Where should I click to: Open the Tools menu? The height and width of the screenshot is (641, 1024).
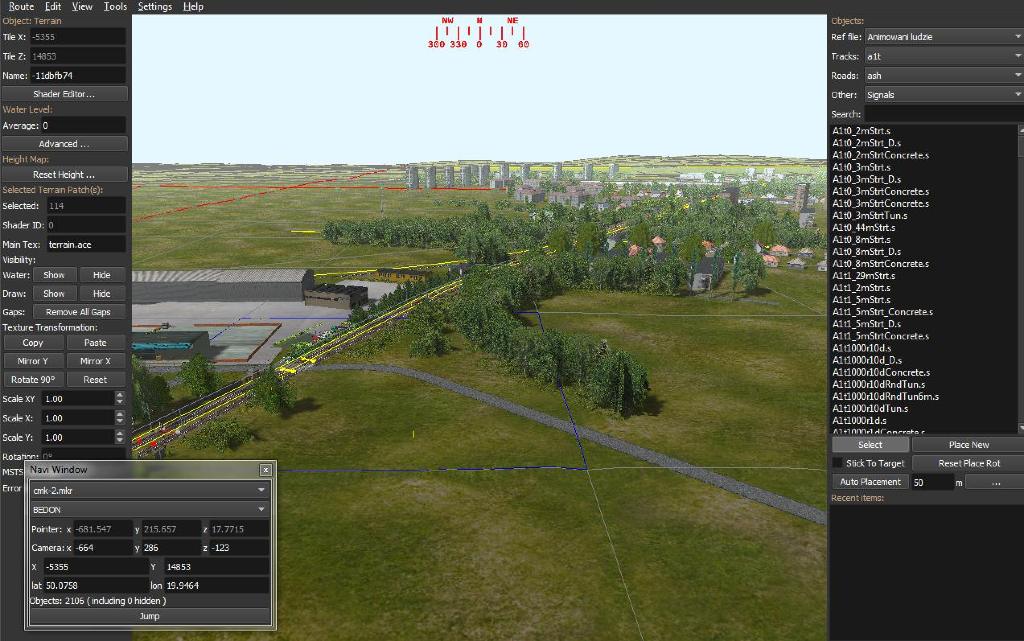pyautogui.click(x=115, y=6)
